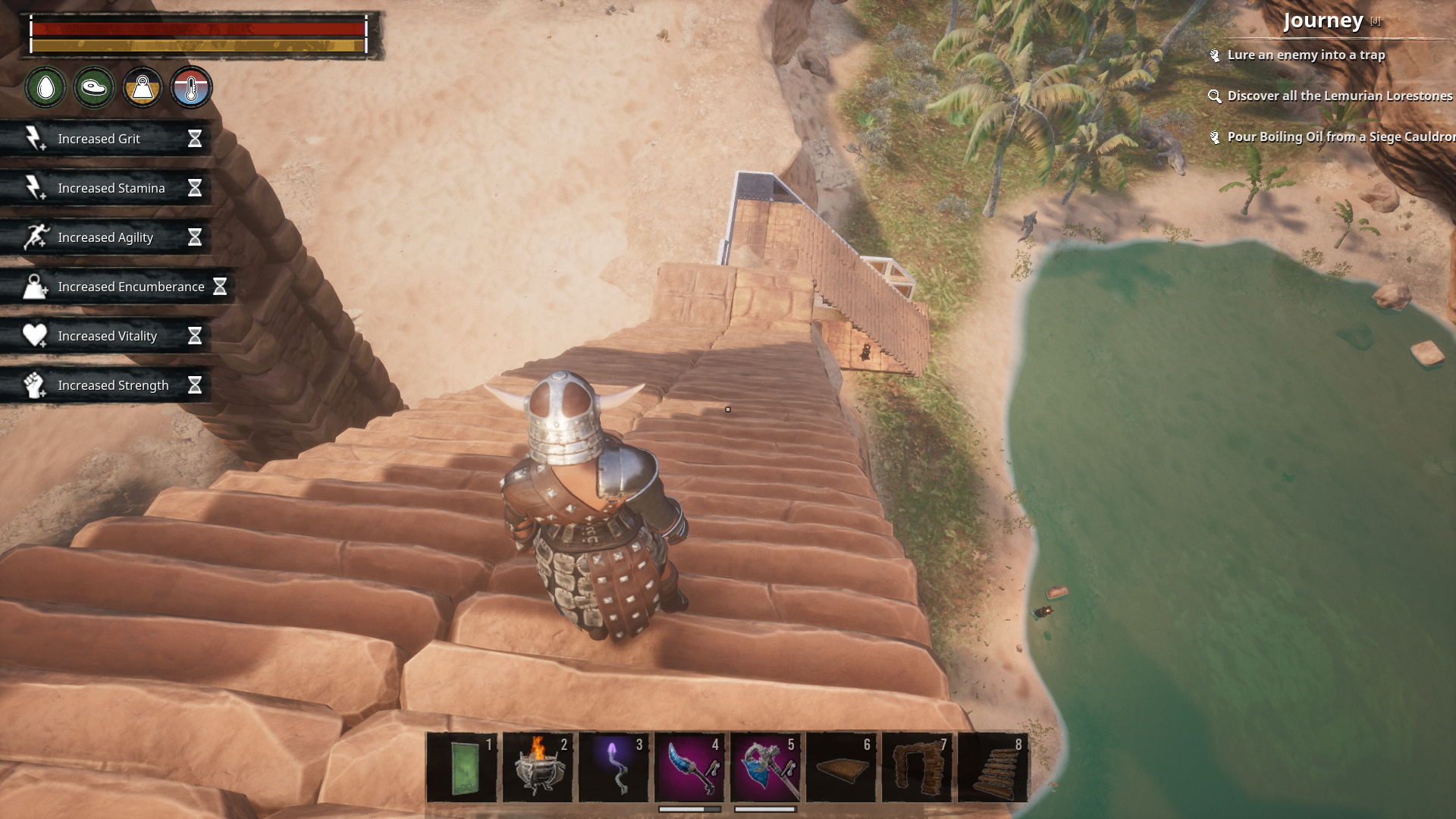Screen dimensions: 1456x819
Task: Select the Lemurian Lorestones journey objective
Action: pyautogui.click(x=1339, y=96)
